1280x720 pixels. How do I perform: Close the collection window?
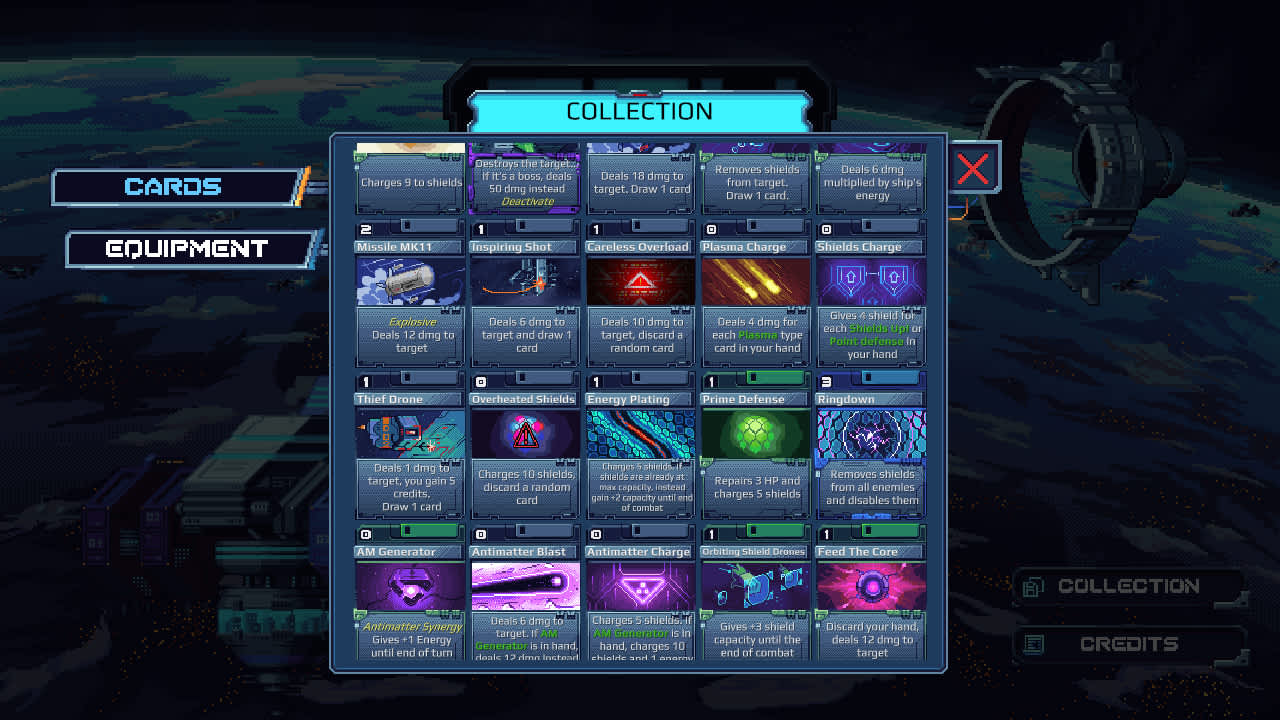[x=973, y=168]
